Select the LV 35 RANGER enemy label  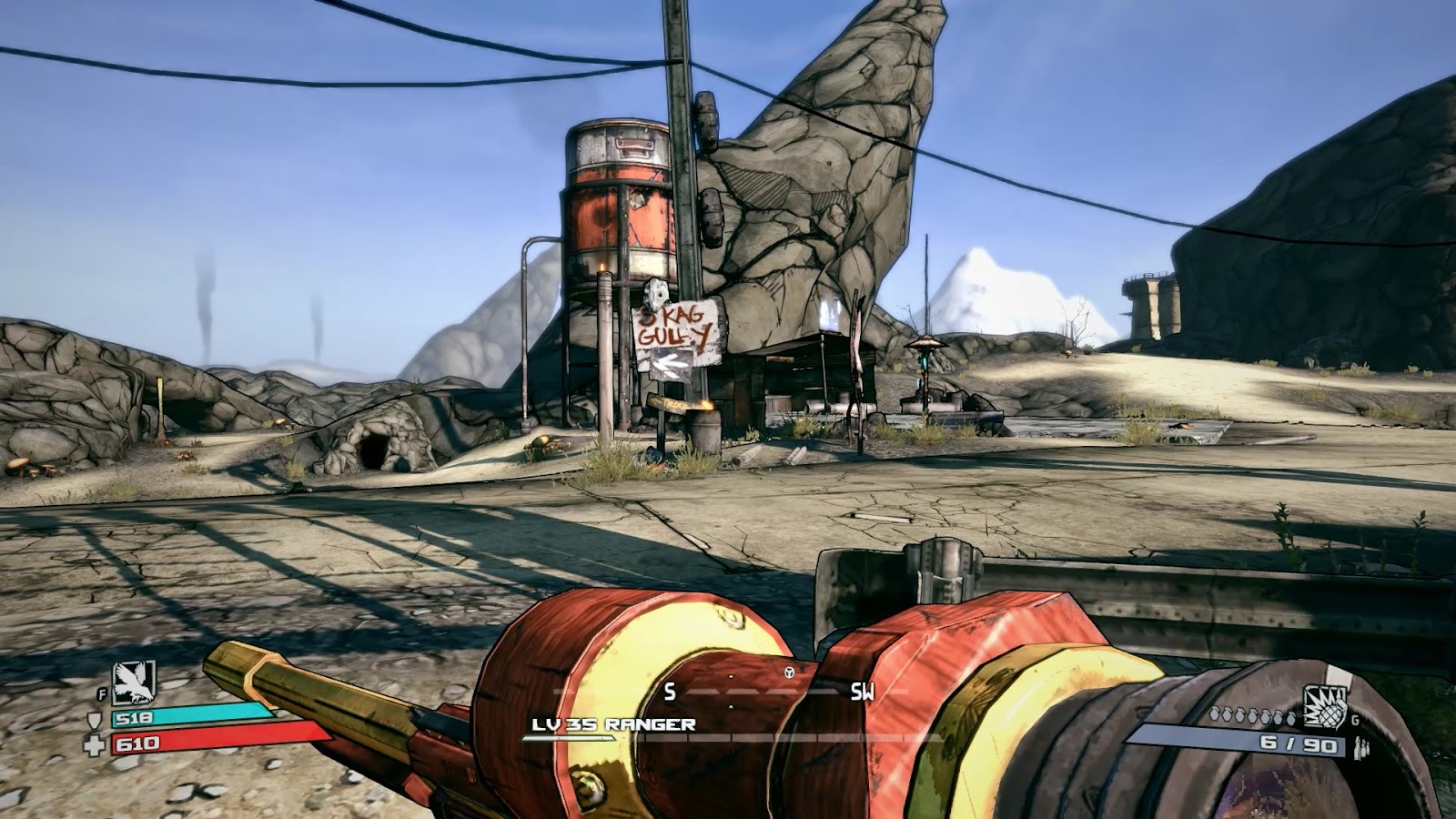pyautogui.click(x=615, y=724)
